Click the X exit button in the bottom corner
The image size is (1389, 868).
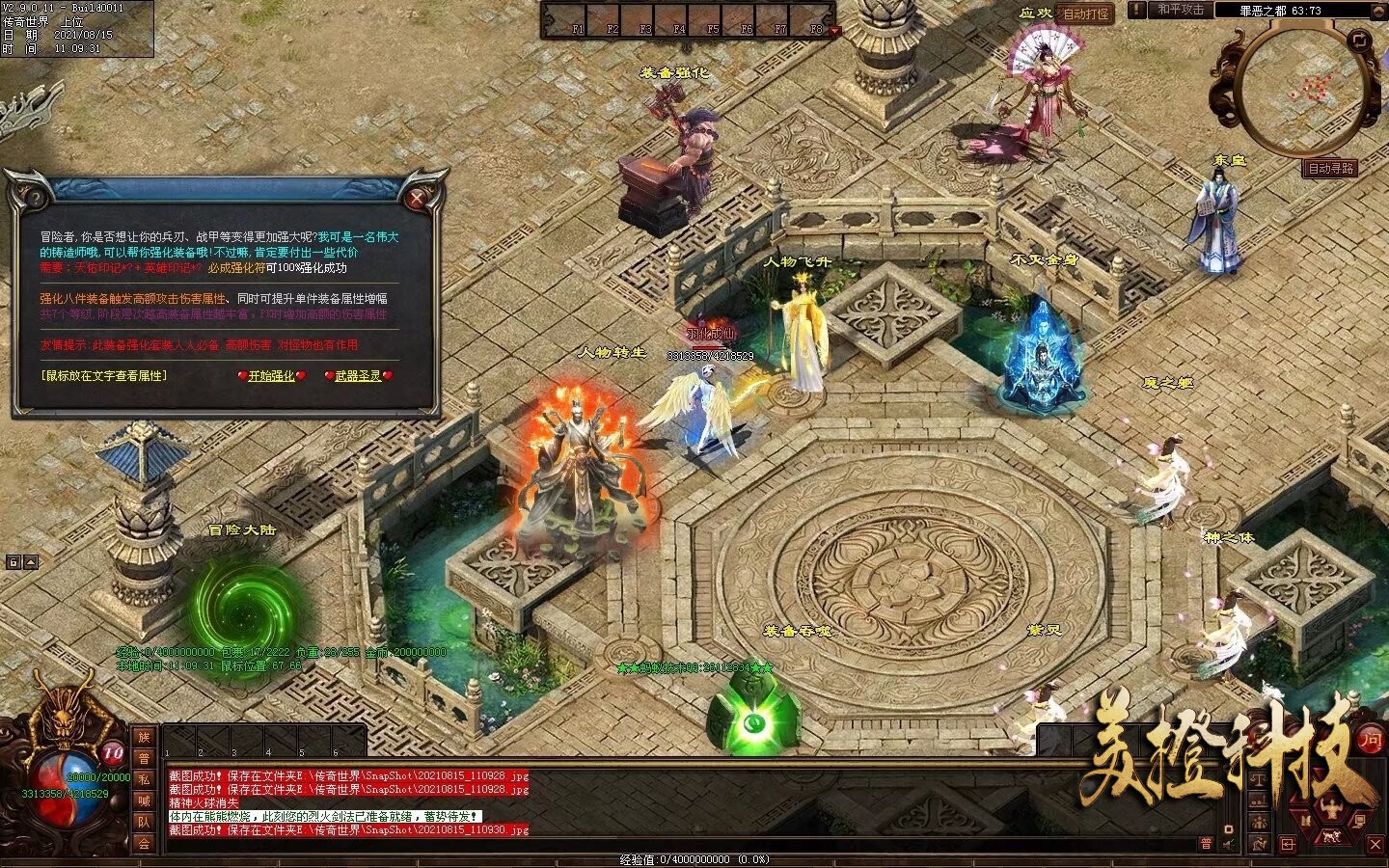[1376, 844]
